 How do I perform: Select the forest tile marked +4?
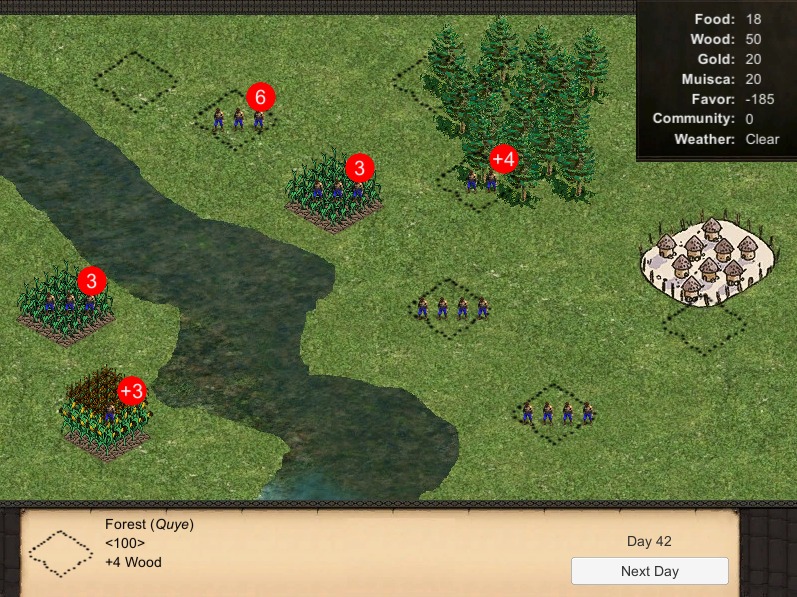(x=481, y=180)
